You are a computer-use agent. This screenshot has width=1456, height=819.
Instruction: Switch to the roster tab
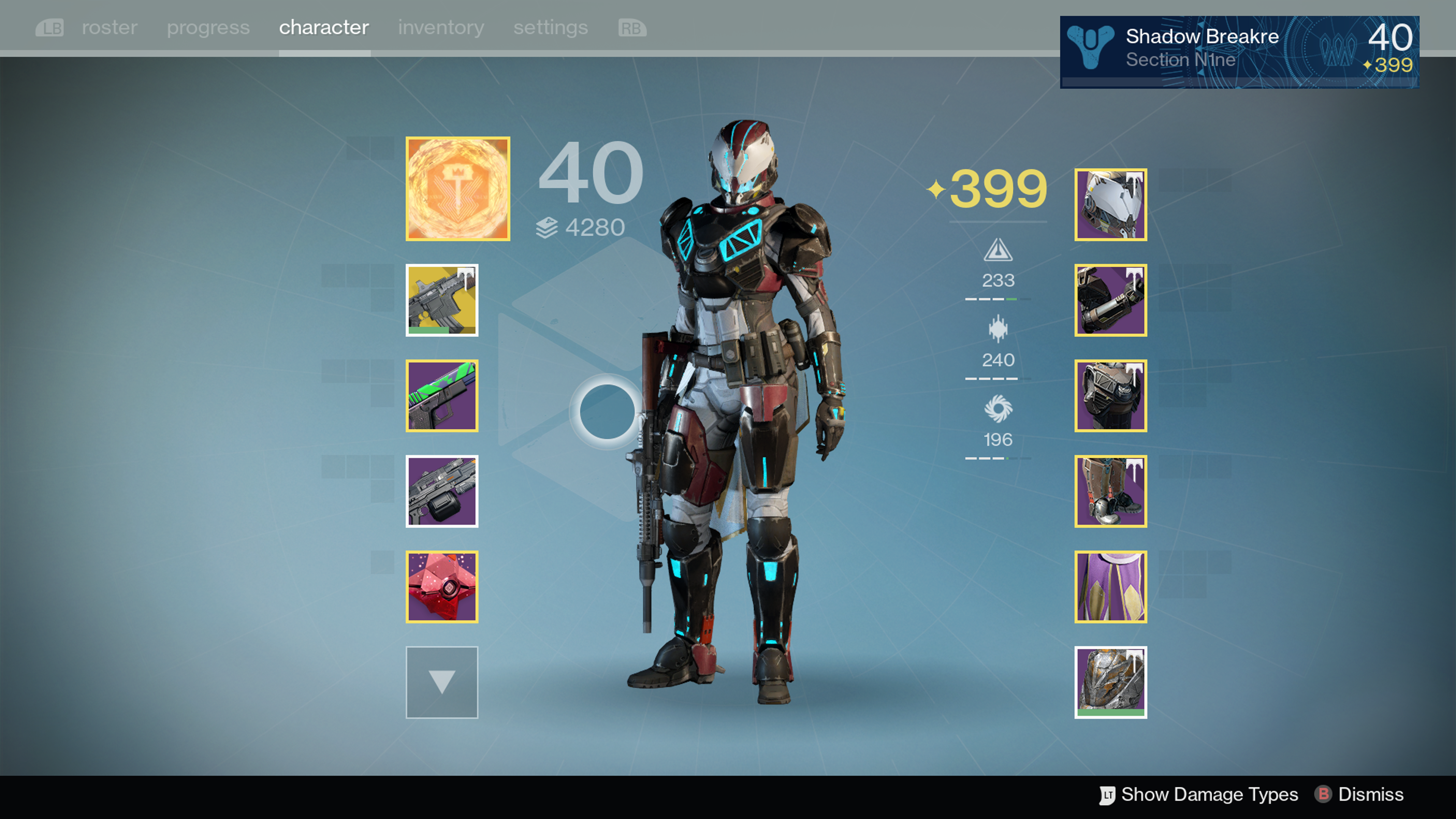109,28
